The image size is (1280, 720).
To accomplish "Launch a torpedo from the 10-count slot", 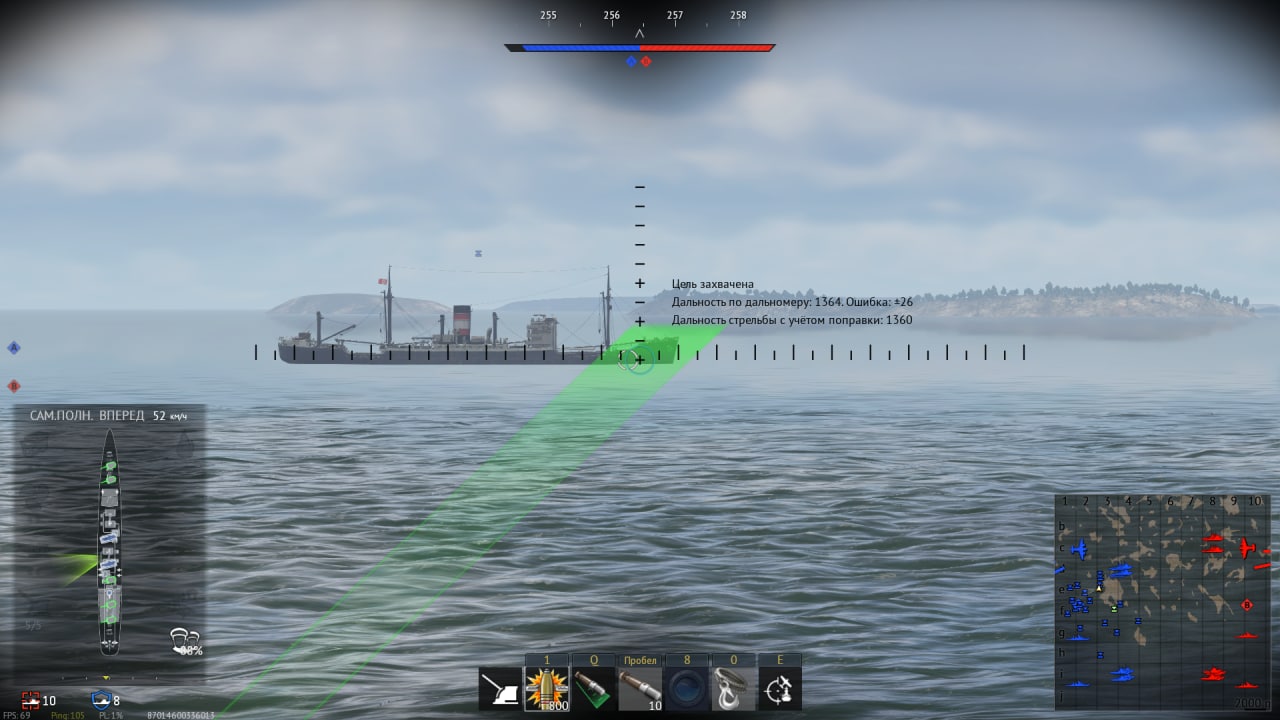I will [x=640, y=689].
